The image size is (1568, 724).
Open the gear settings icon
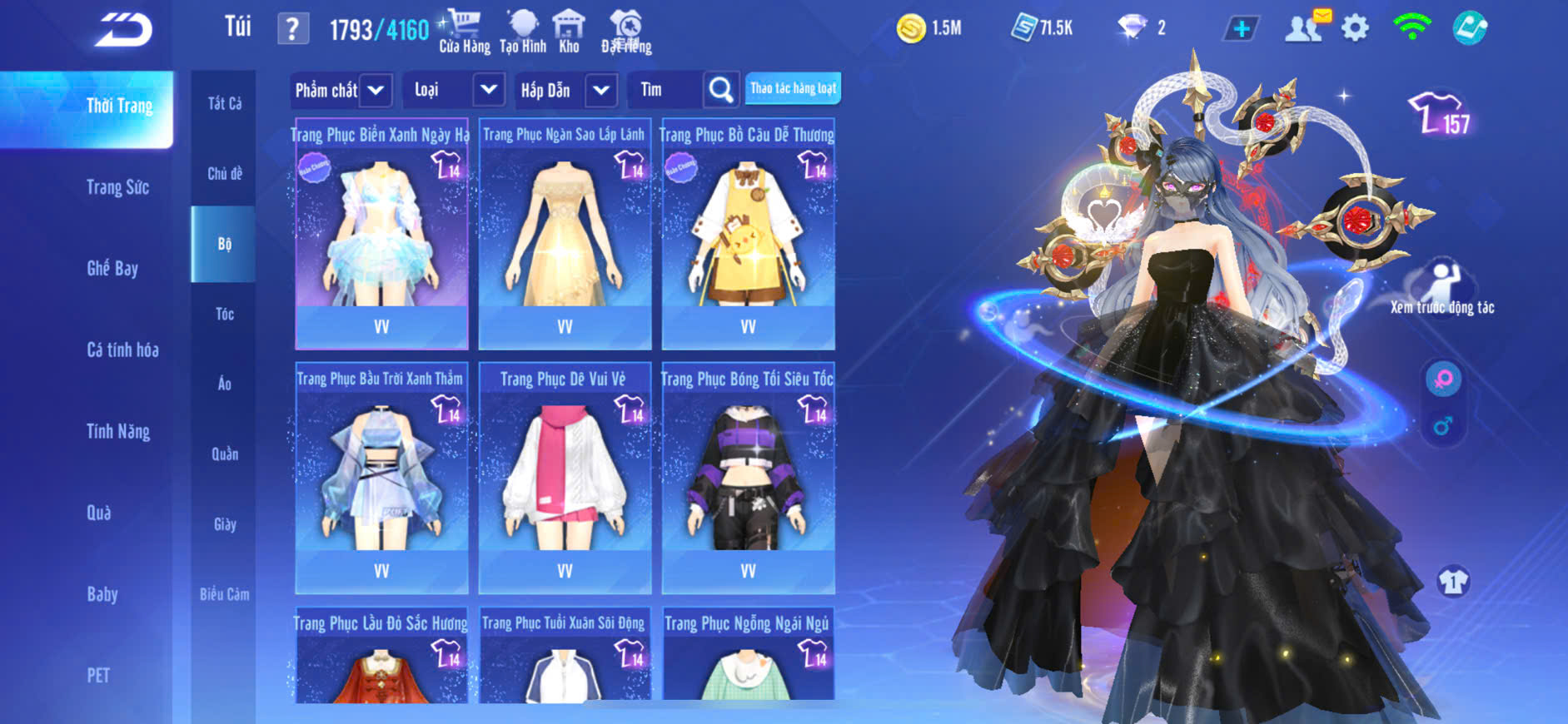[1355, 28]
